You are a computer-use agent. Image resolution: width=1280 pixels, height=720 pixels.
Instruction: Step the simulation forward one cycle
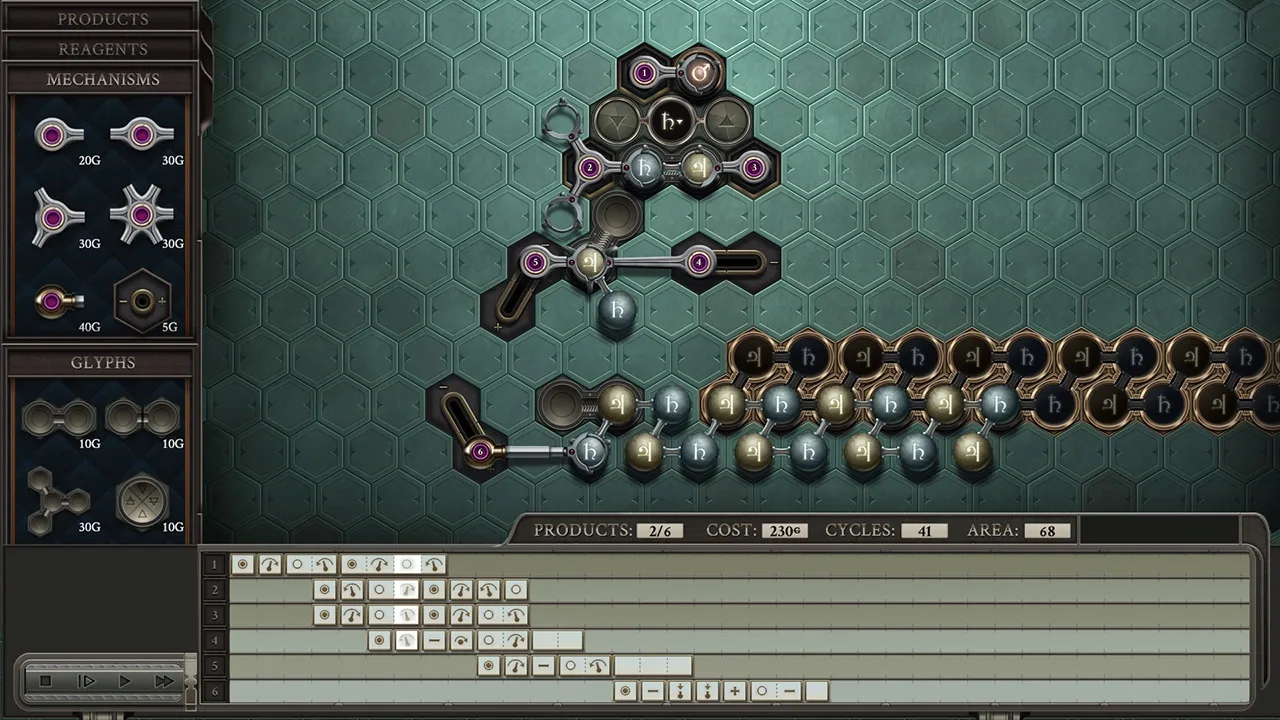coord(86,681)
